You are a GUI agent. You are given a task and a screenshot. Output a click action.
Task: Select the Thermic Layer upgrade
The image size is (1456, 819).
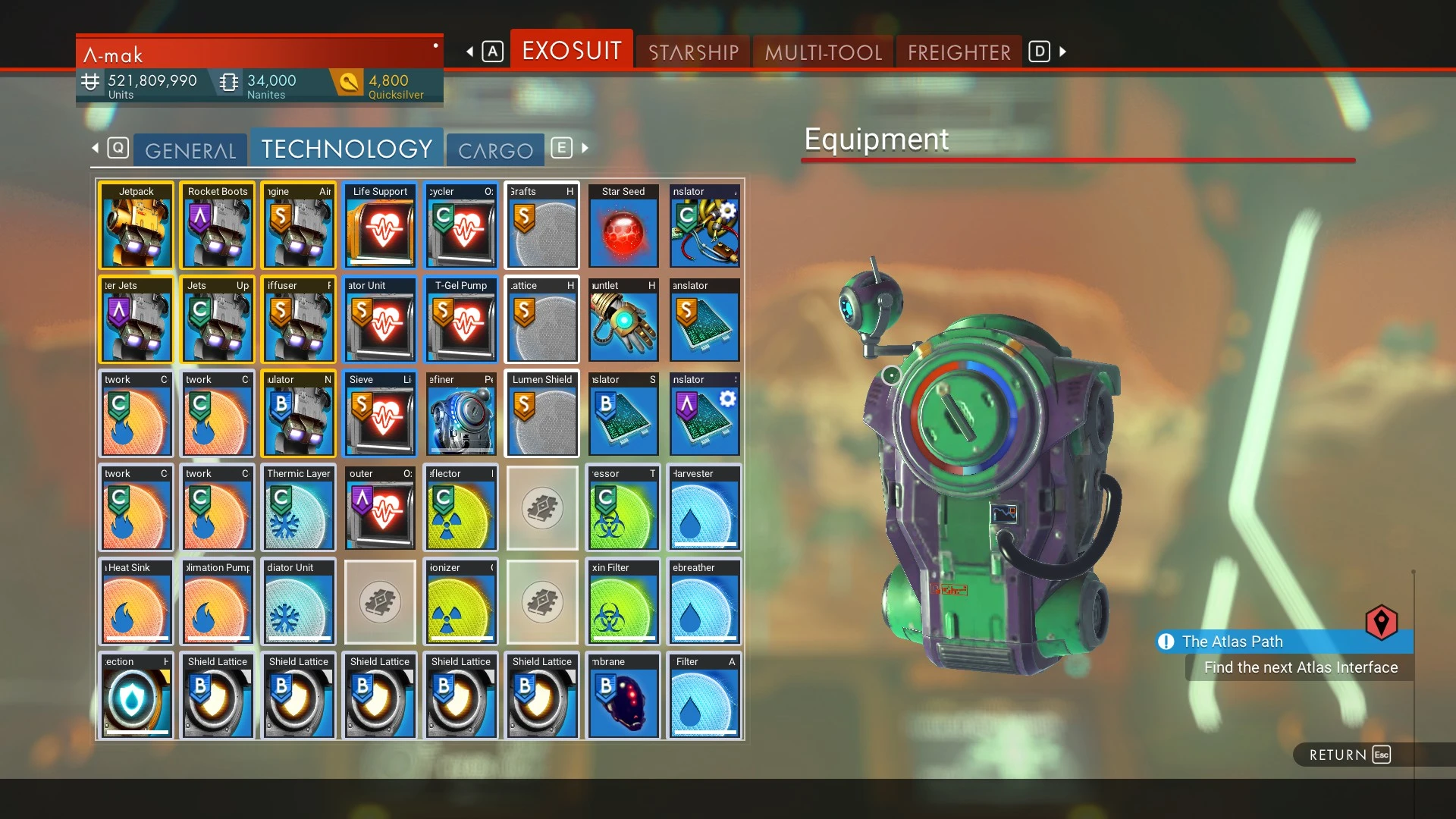pyautogui.click(x=298, y=508)
